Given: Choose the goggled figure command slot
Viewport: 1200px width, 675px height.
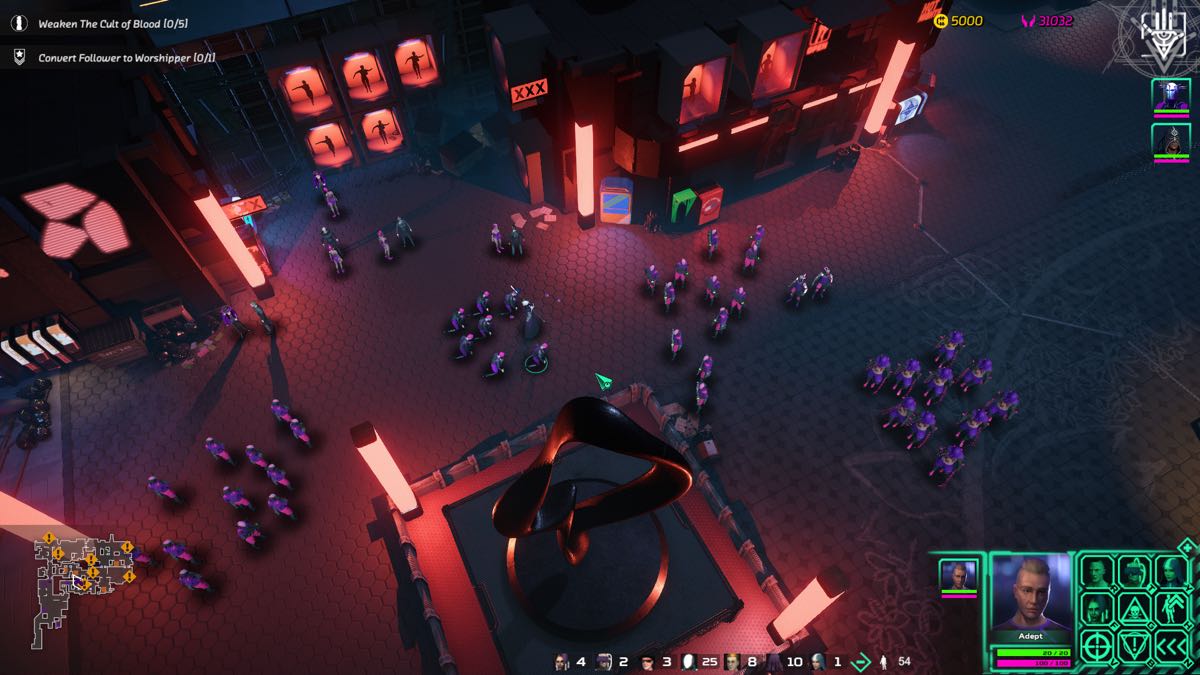Looking at the screenshot, I should 1133,572.
